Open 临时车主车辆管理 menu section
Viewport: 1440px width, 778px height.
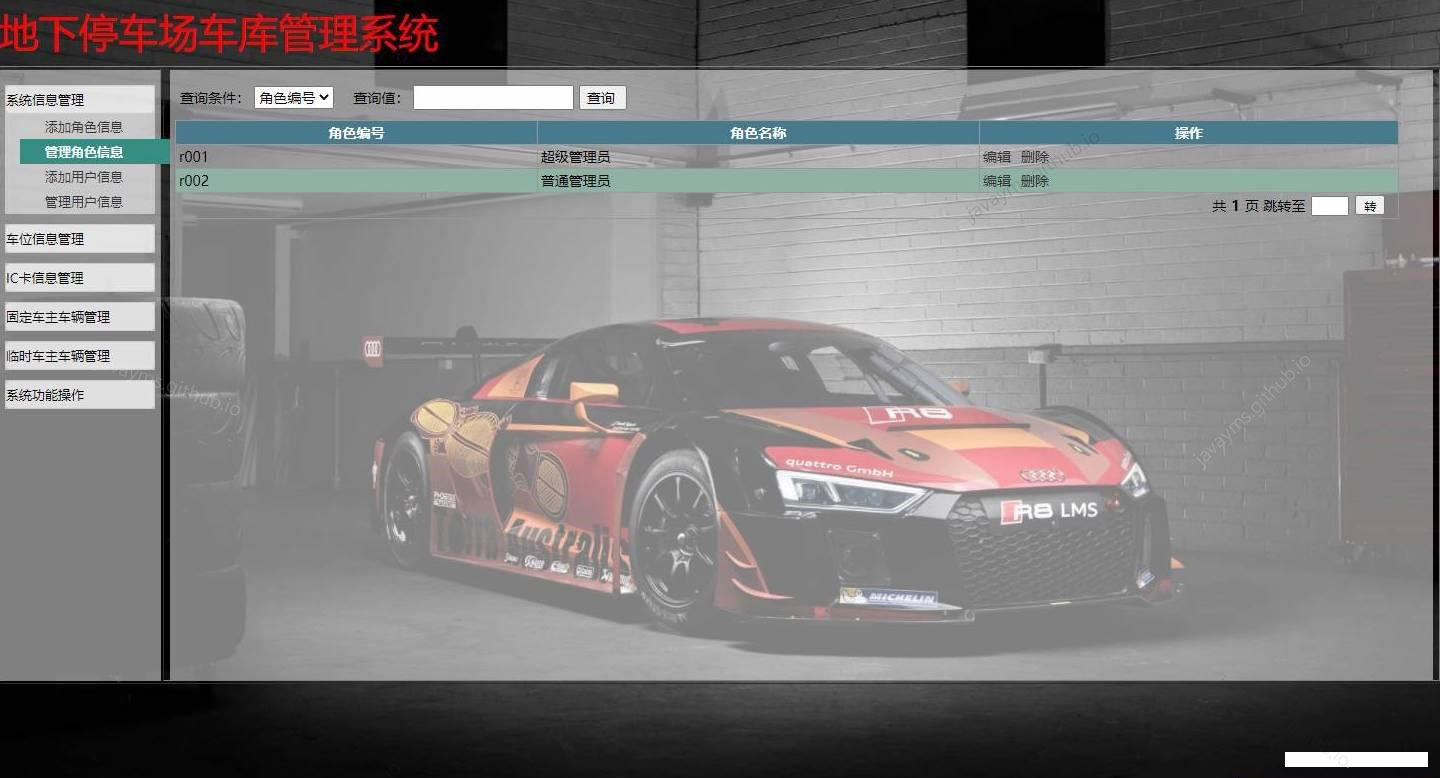click(x=79, y=356)
